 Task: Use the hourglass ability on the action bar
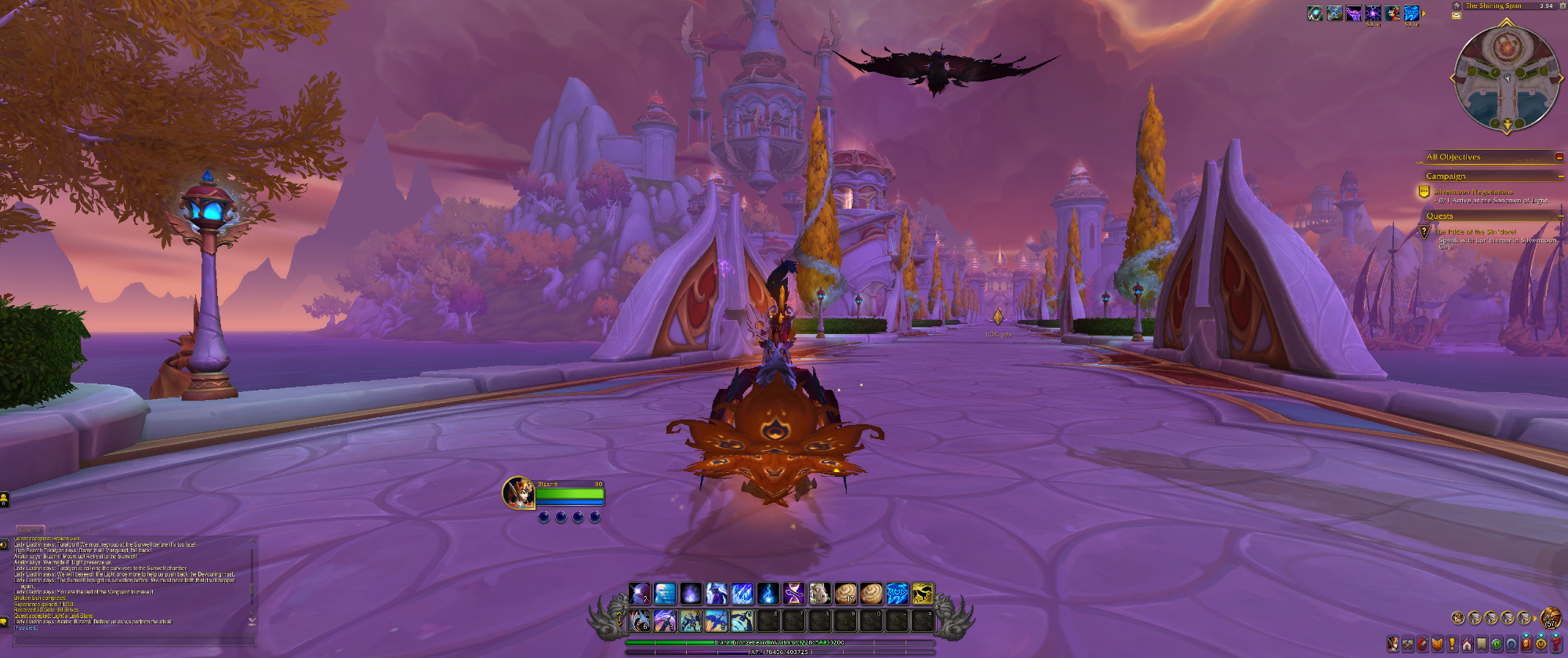pos(793,594)
